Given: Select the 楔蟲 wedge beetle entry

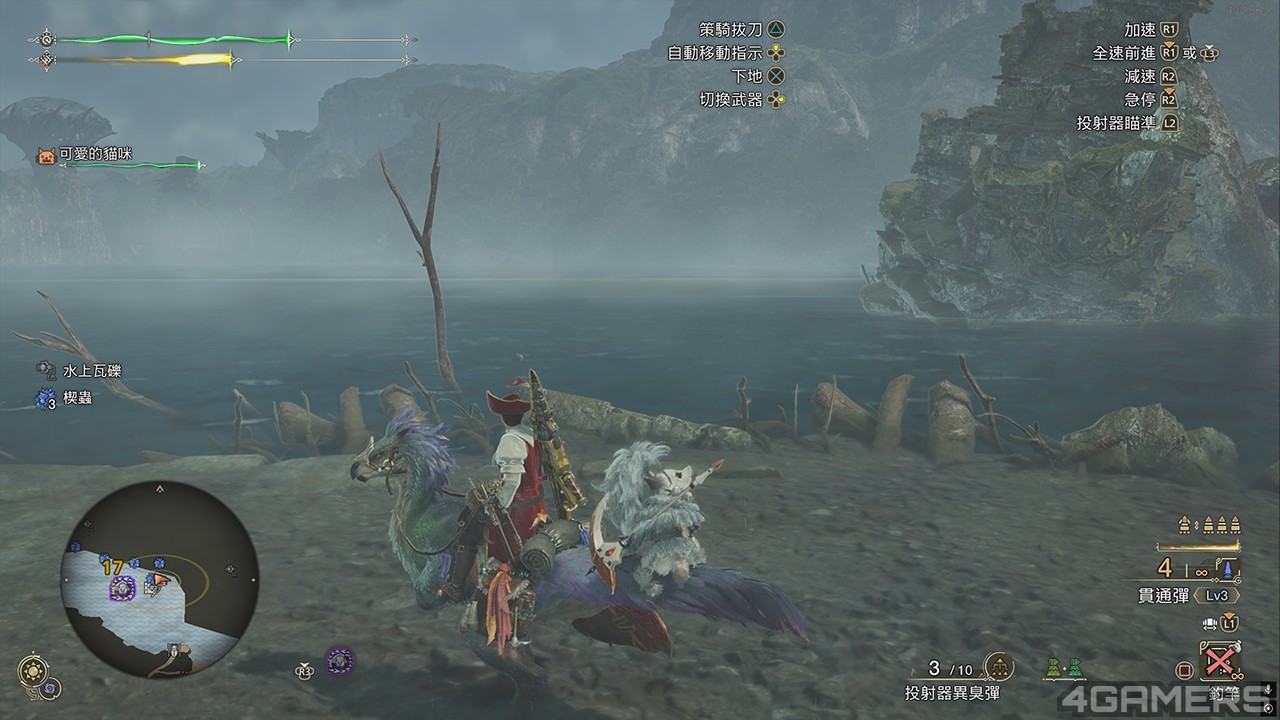Looking at the screenshot, I should [x=77, y=398].
